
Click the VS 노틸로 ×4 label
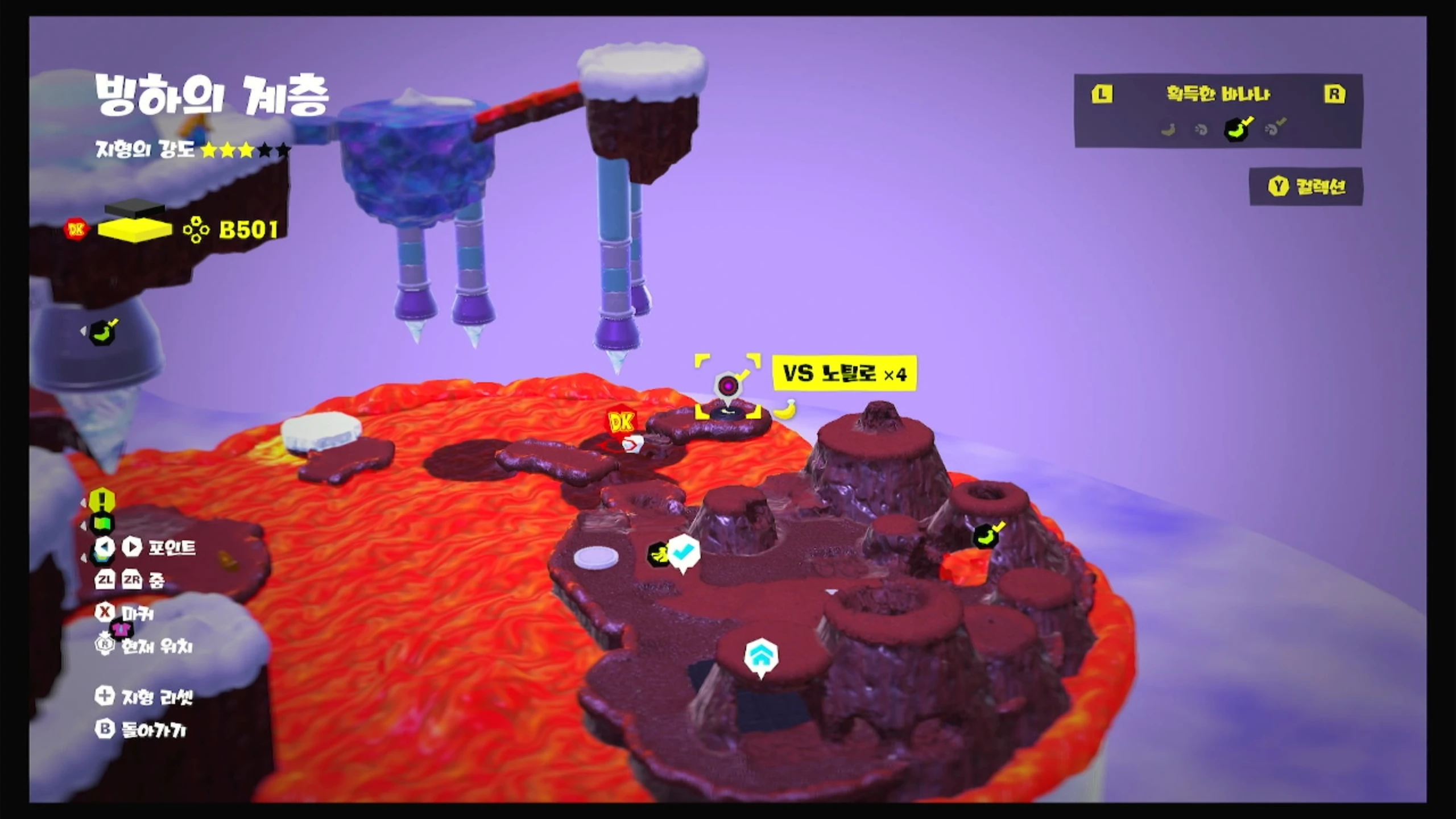845,374
